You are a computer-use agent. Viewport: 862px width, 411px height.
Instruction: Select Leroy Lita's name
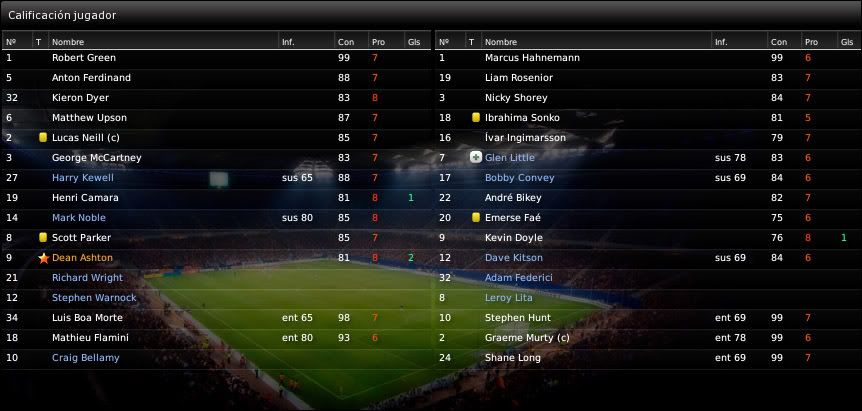pyautogui.click(x=508, y=298)
